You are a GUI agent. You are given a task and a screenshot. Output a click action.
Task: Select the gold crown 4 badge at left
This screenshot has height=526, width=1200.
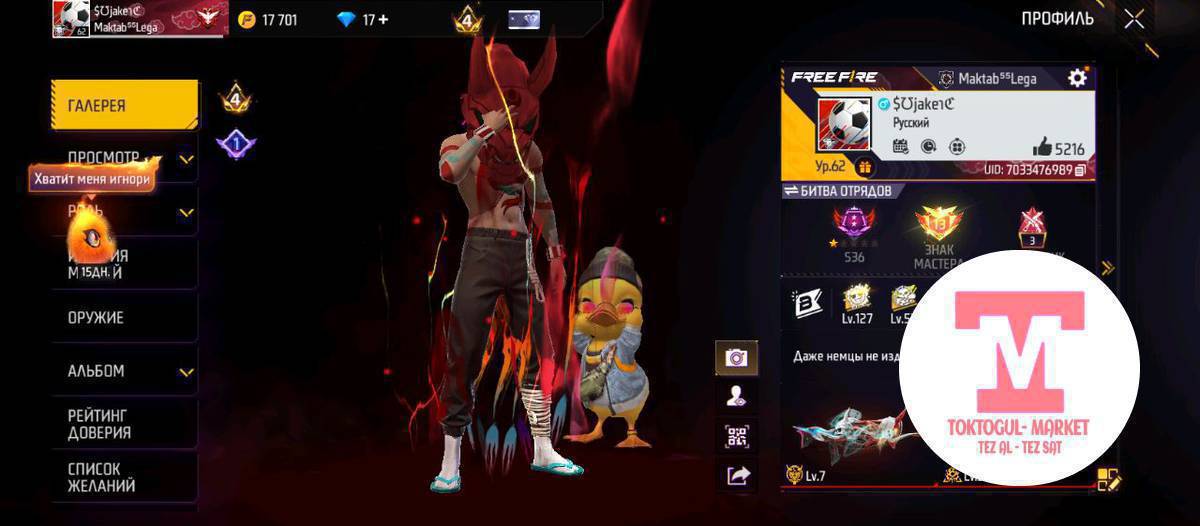pos(235,100)
